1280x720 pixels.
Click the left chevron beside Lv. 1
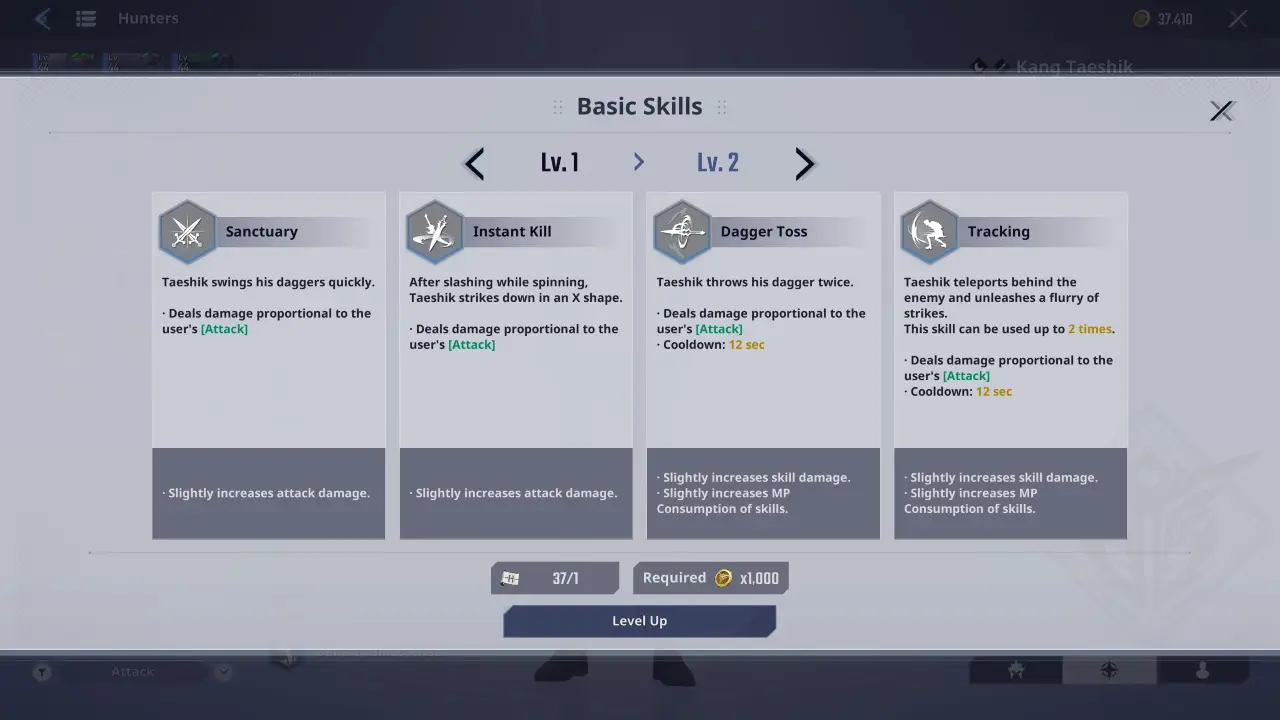click(473, 163)
